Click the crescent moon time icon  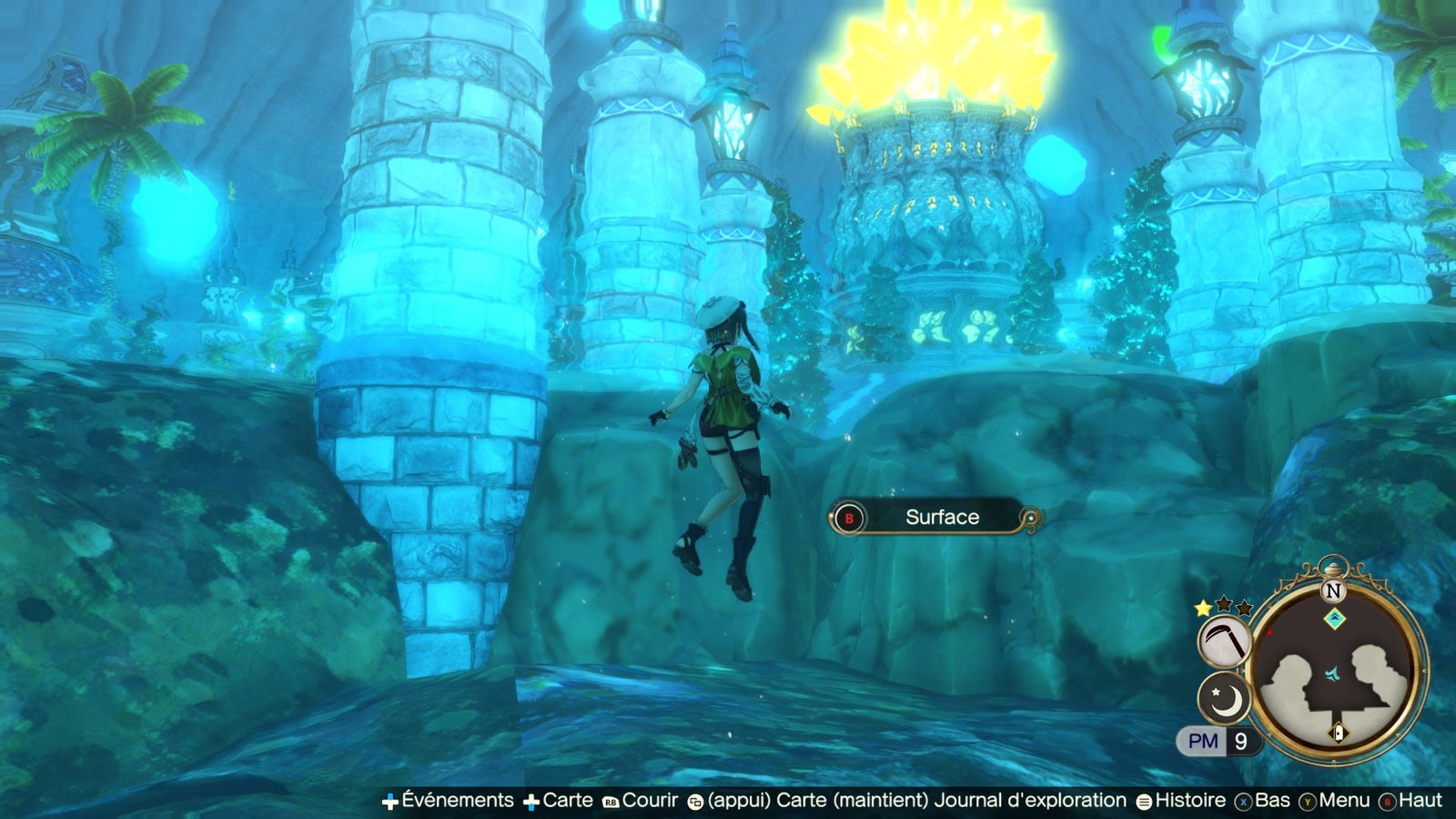click(1224, 698)
